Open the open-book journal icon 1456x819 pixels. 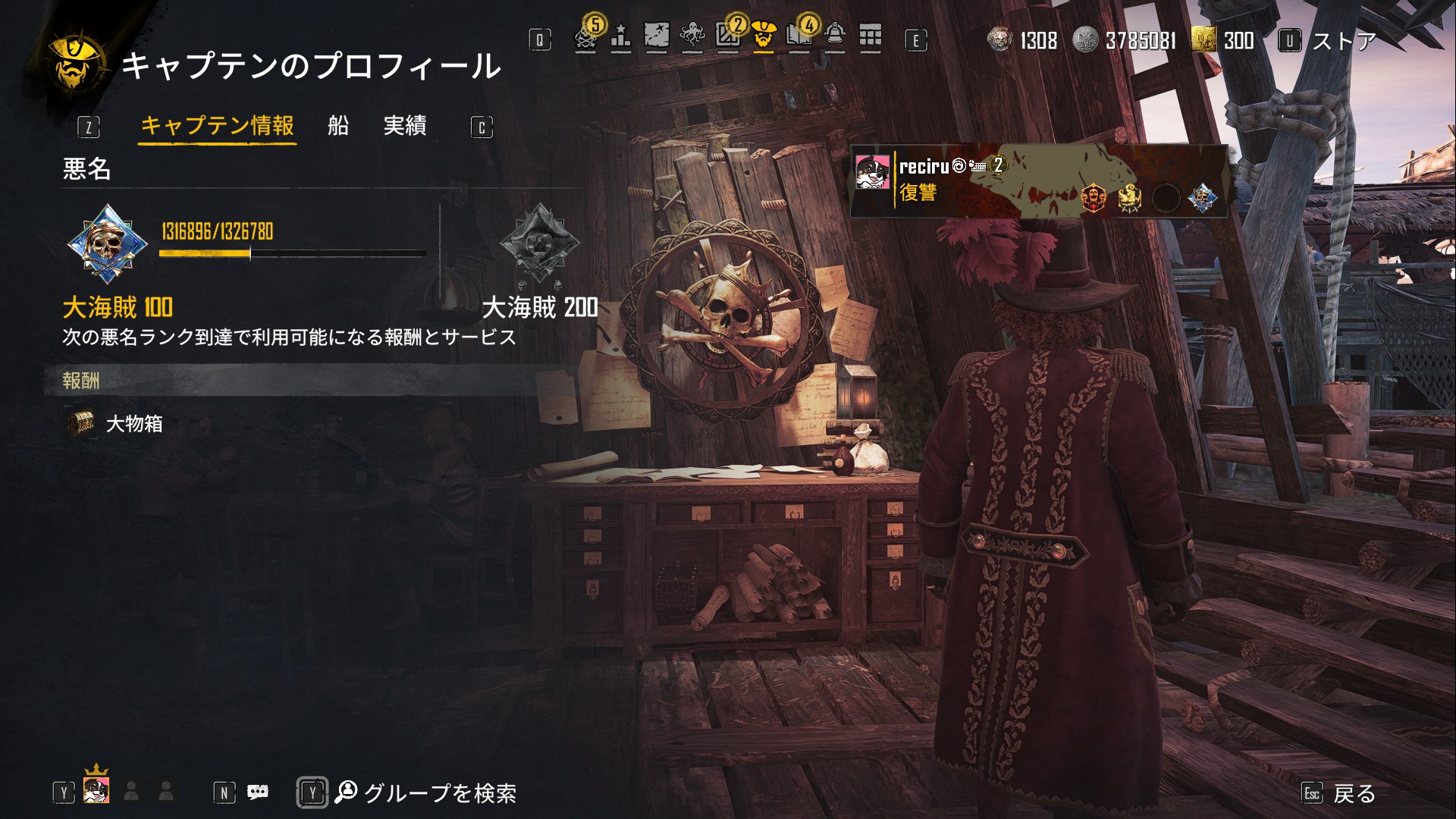click(799, 36)
